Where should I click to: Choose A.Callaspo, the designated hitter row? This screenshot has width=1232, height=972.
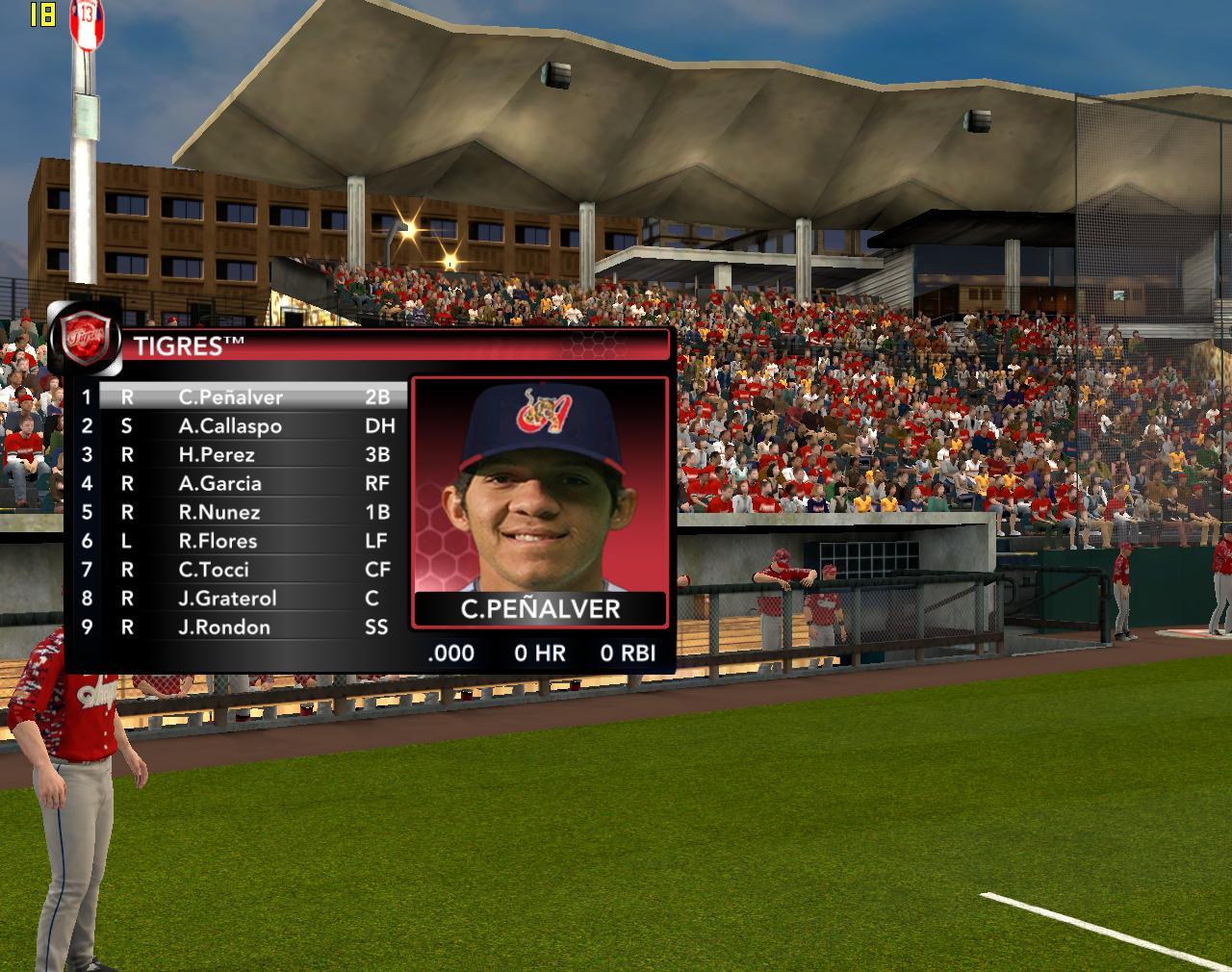point(231,425)
